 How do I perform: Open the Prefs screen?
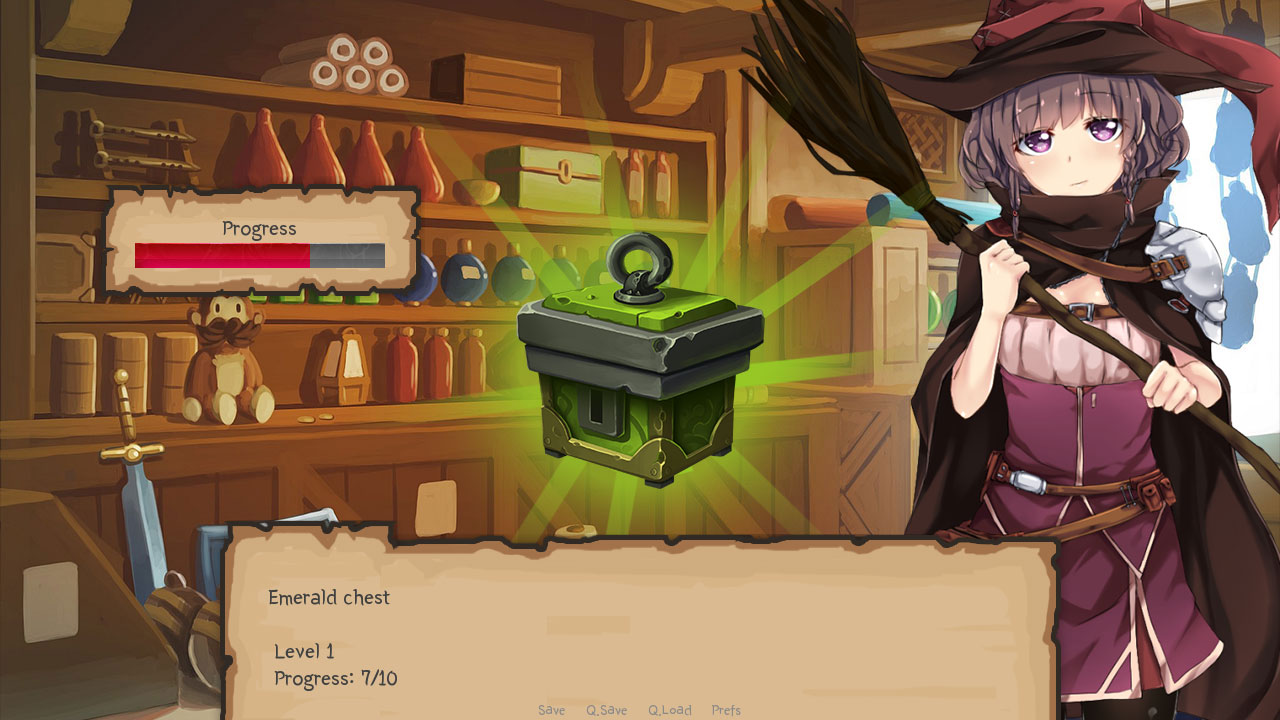(x=728, y=710)
